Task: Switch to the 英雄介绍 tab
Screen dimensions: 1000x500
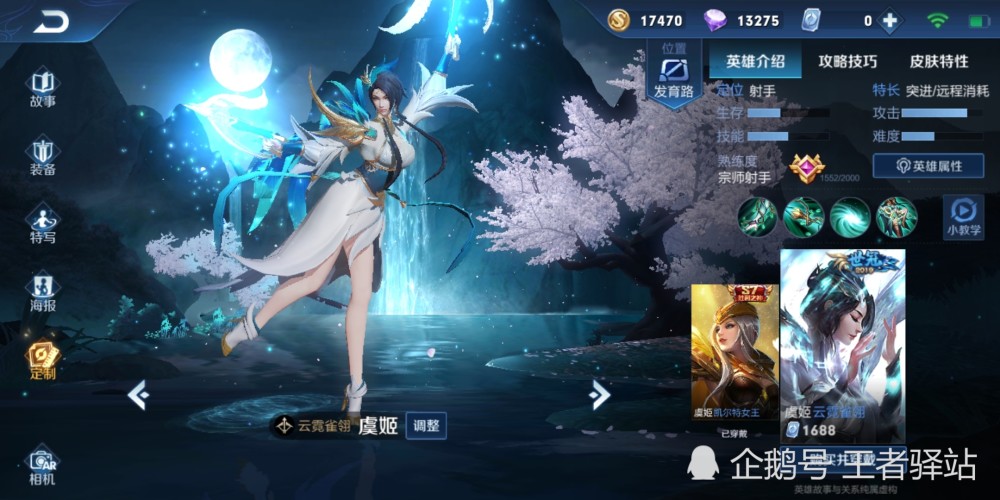Action: (x=755, y=61)
